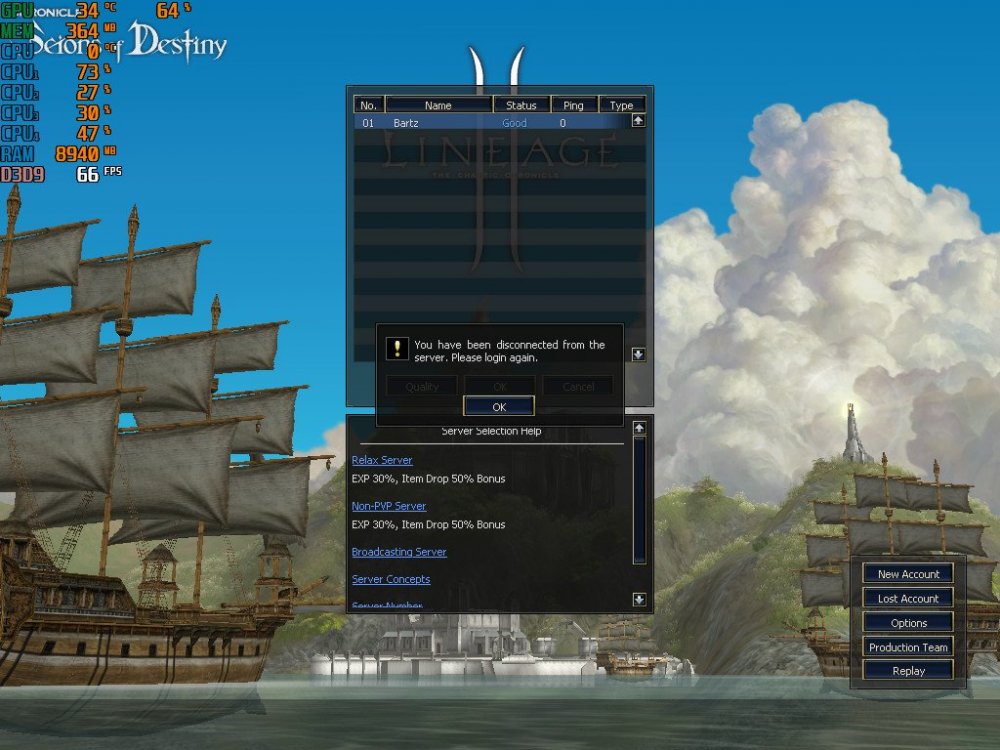
Task: Open the Server Concepts help link
Action: pos(391,579)
